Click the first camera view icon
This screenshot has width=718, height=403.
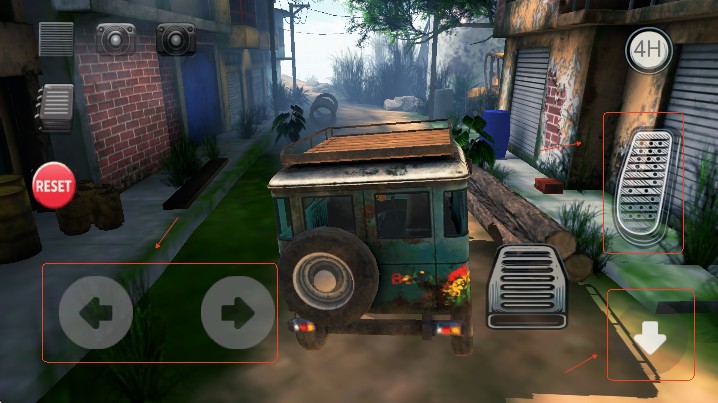(x=115, y=39)
